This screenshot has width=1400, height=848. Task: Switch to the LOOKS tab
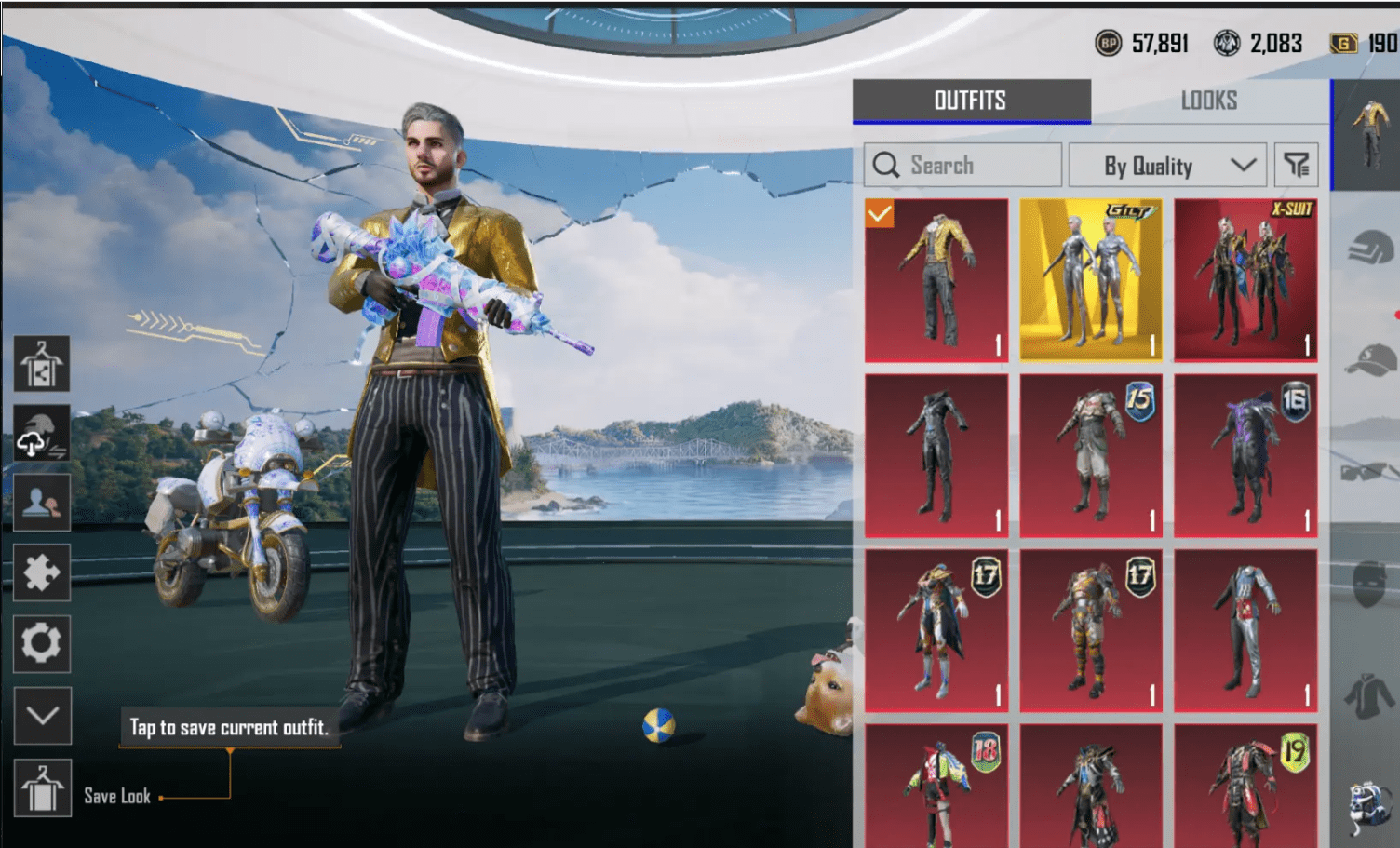[x=1209, y=101]
